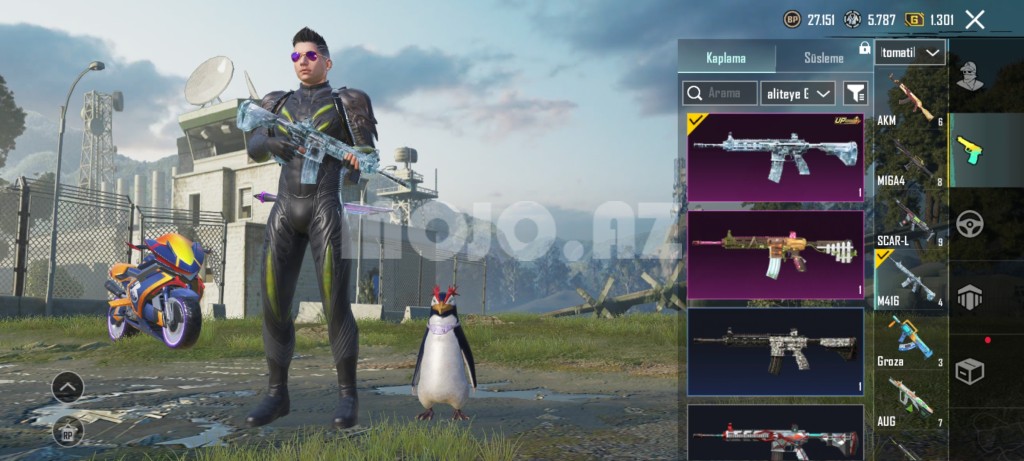Open the skin filter funnel button
The image size is (1024, 461).
click(855, 93)
